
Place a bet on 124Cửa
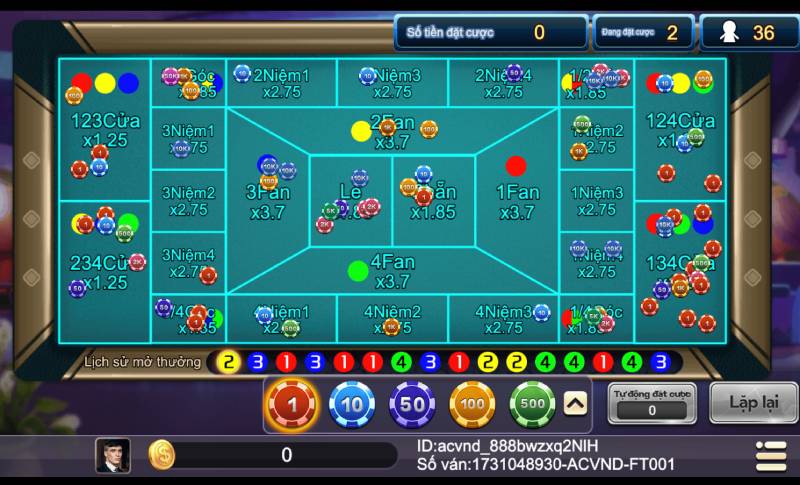(x=681, y=130)
